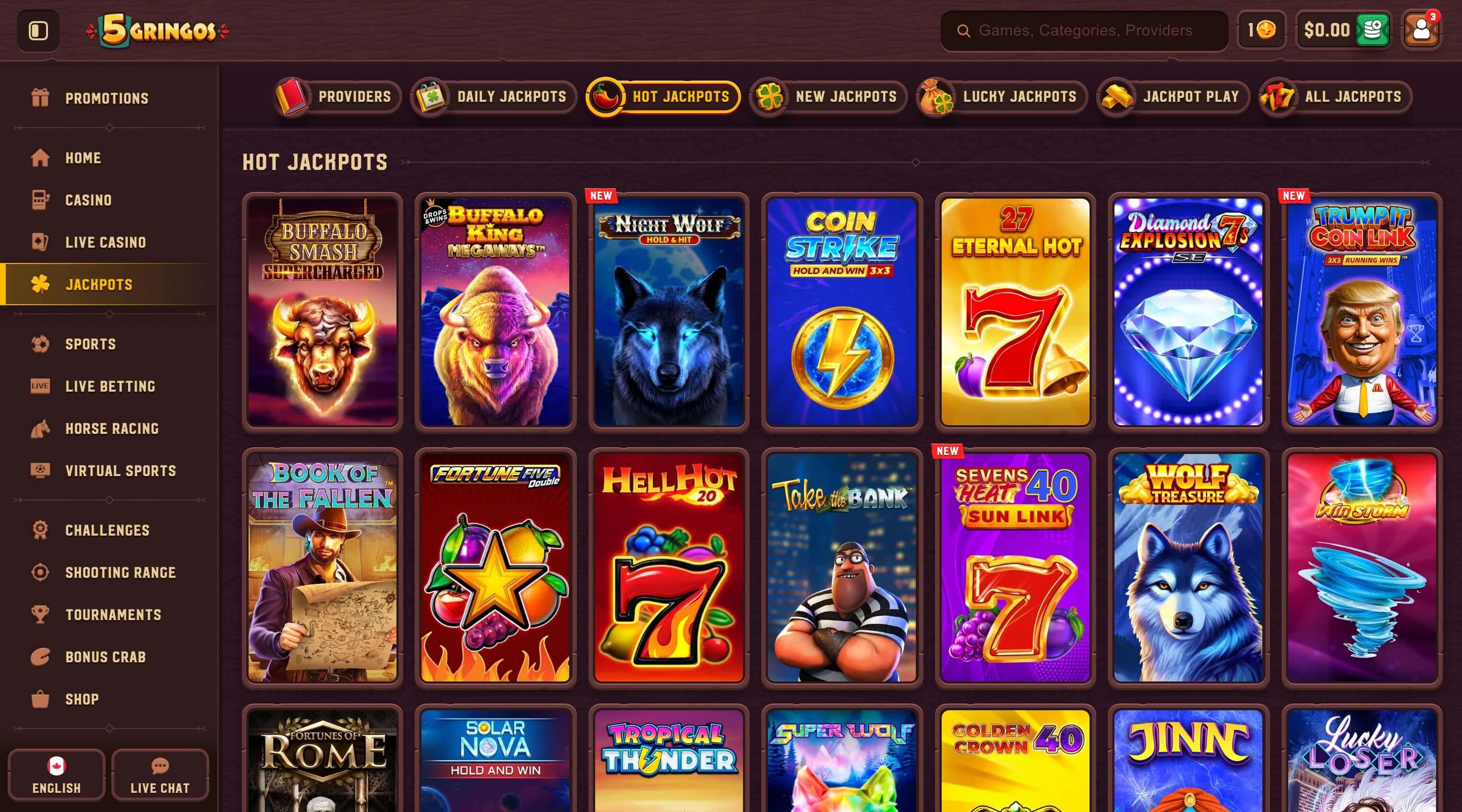
Task: Click the green deposit chips icon
Action: point(1373,30)
